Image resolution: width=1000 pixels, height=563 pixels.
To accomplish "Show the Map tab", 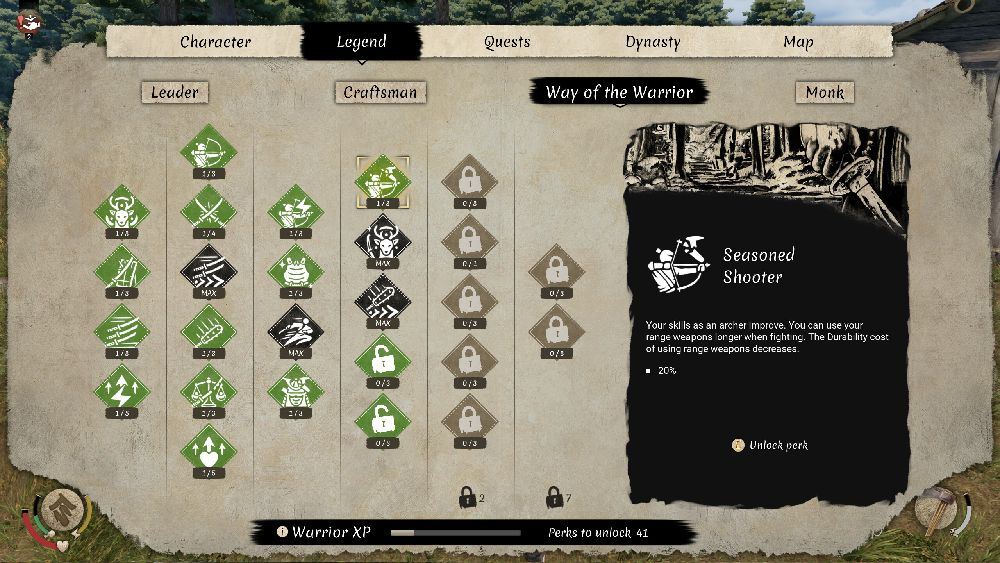I will click(x=798, y=42).
